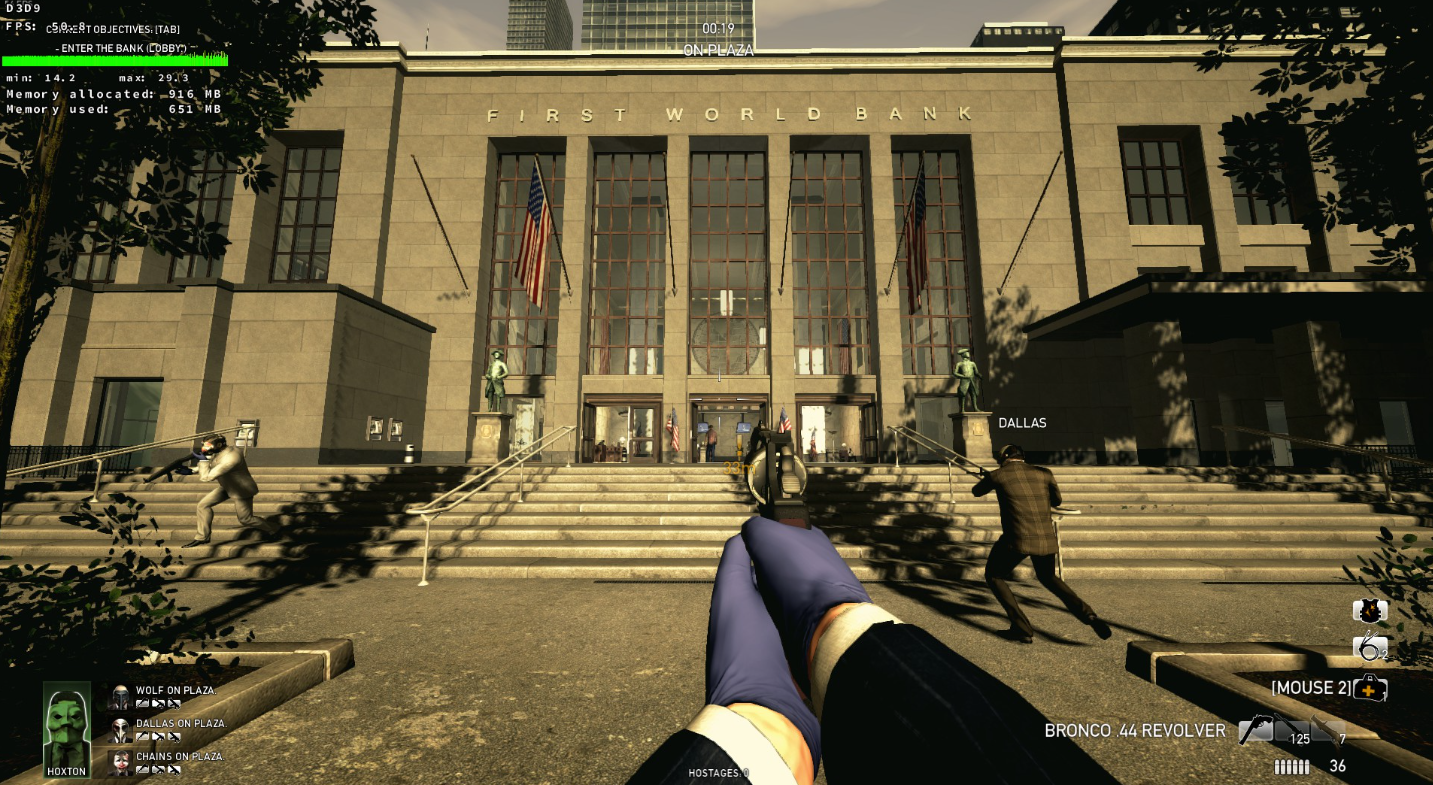Click Hoxton's green mask portrait
The width and height of the screenshot is (1433, 785).
coord(66,726)
